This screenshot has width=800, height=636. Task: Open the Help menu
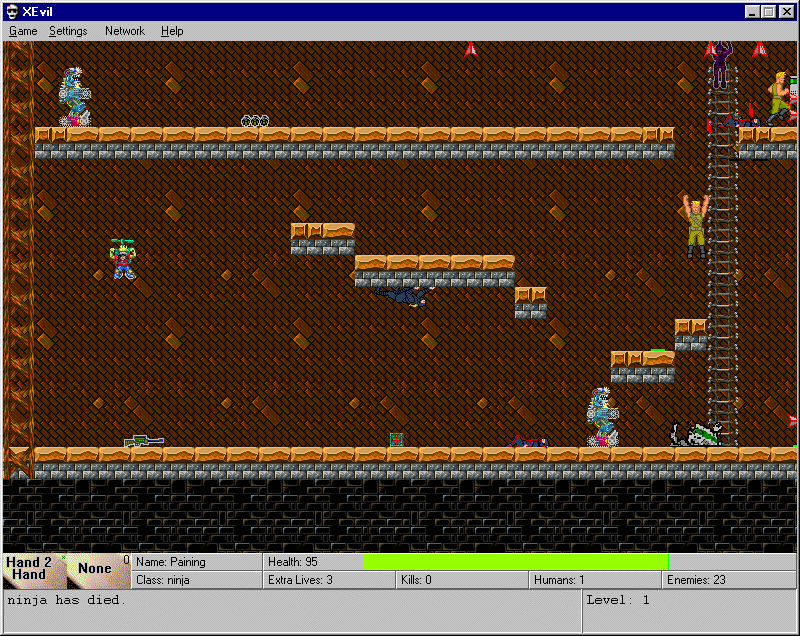(172, 31)
